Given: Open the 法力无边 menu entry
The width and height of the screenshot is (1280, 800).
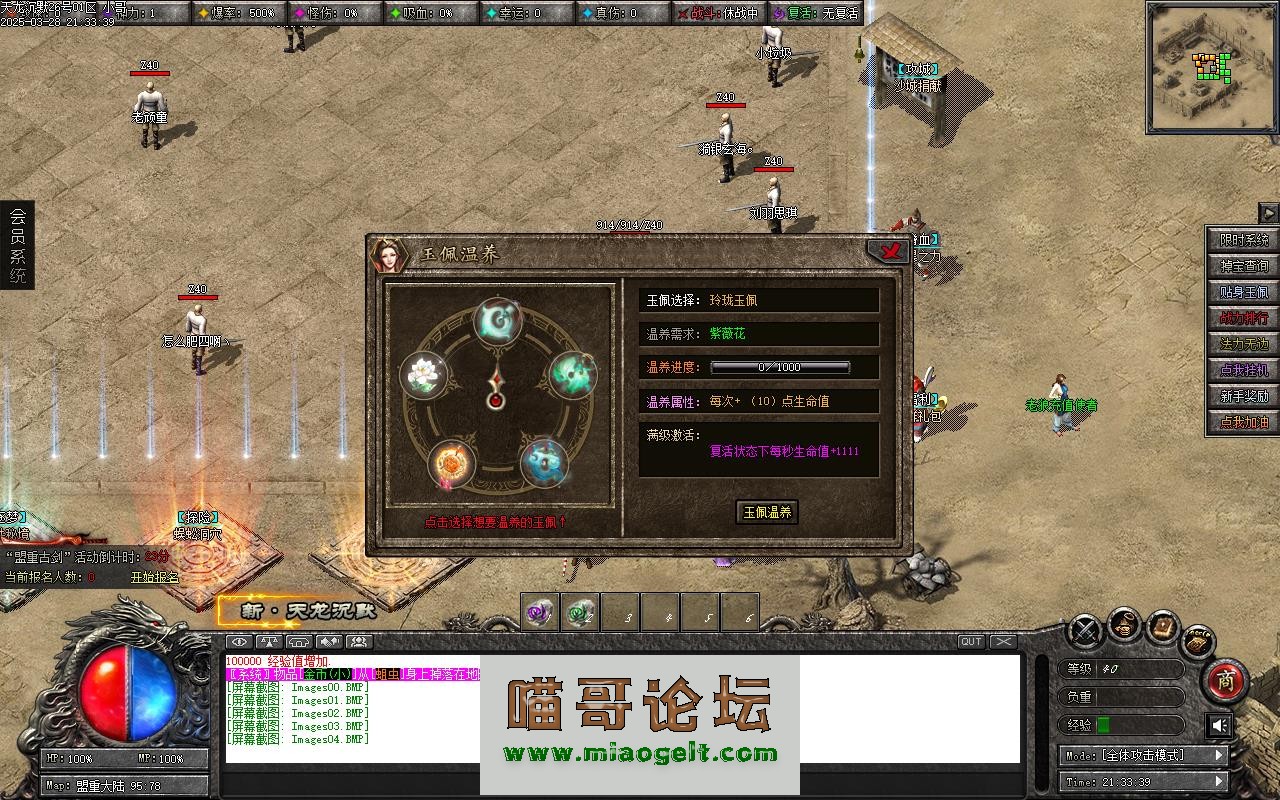Looking at the screenshot, I should [1243, 344].
